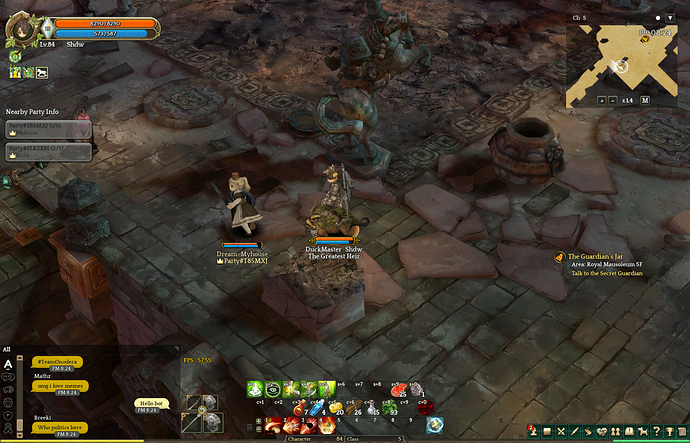The image size is (690, 443).
Task: Use the red meat item in the quickslot
Action: (399, 389)
